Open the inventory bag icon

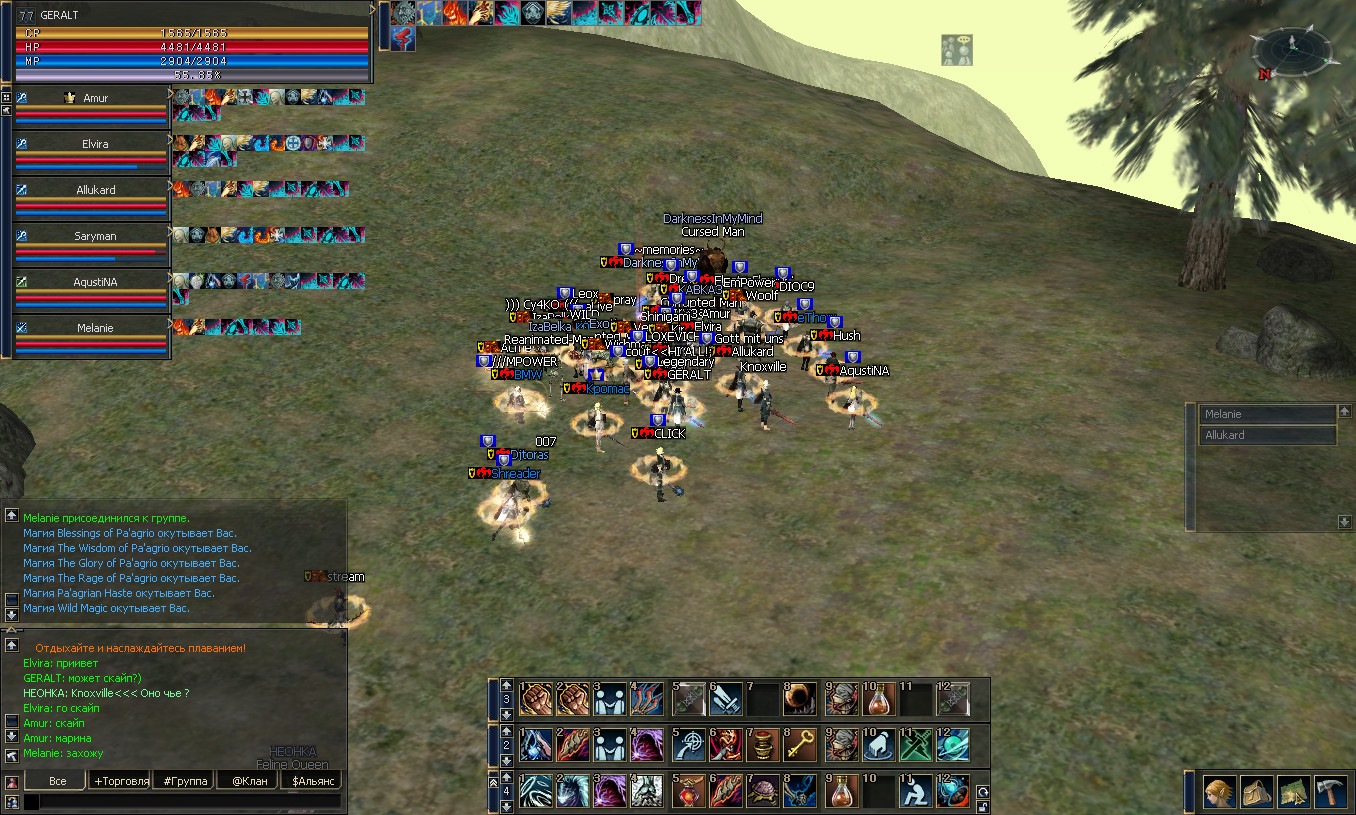[x=1256, y=792]
